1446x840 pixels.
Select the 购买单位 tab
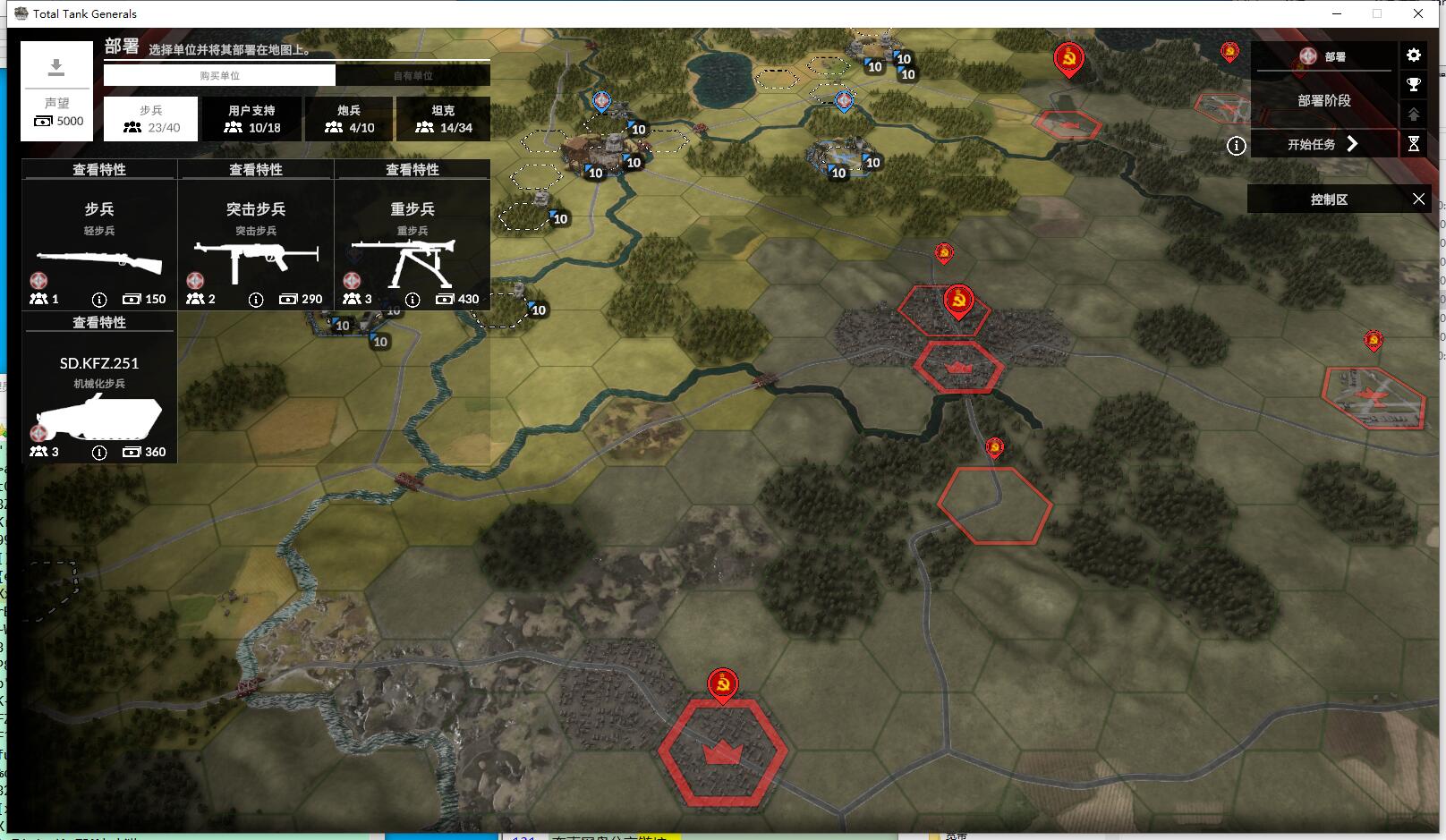click(x=219, y=75)
